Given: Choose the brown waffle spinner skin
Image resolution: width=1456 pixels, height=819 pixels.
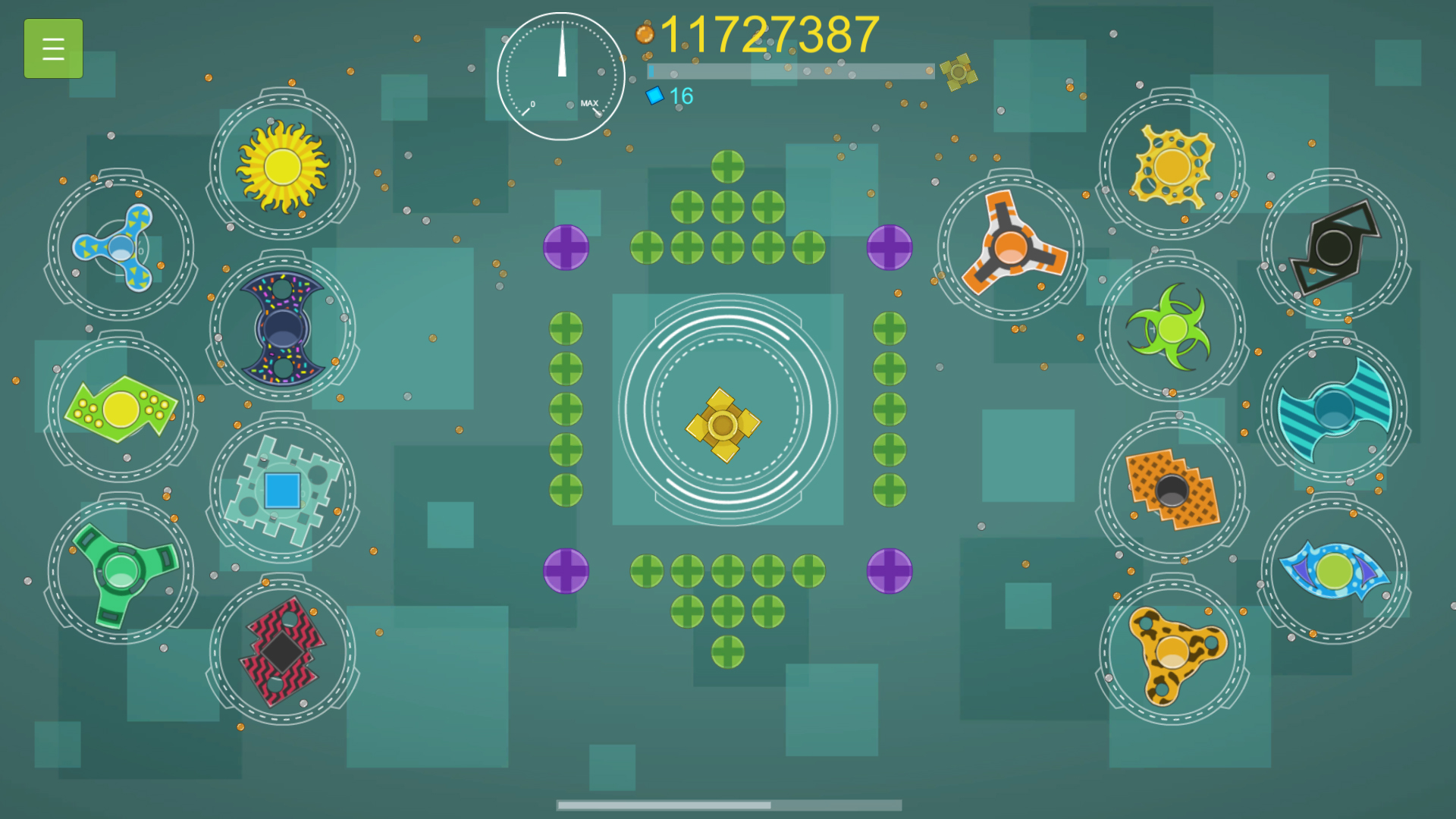Looking at the screenshot, I should [1172, 491].
